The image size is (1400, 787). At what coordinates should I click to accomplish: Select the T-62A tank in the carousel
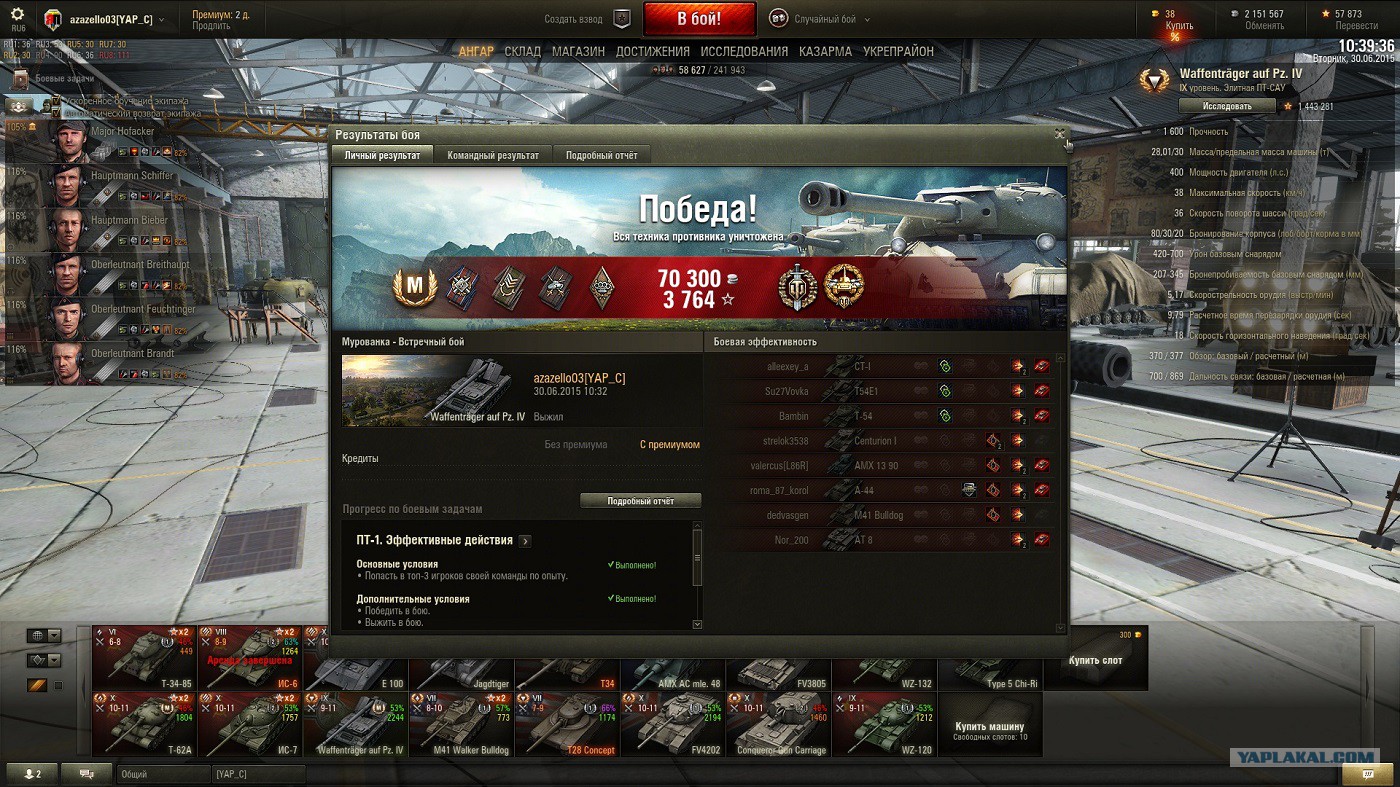coord(144,724)
